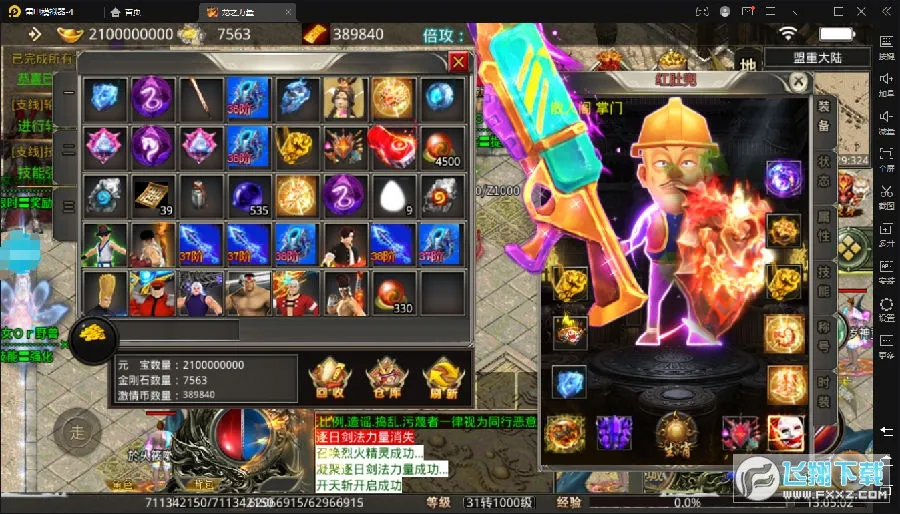Viewport: 900px width, 514px height.
Task: Pick the scroll item with count 39
Action: [x=153, y=194]
